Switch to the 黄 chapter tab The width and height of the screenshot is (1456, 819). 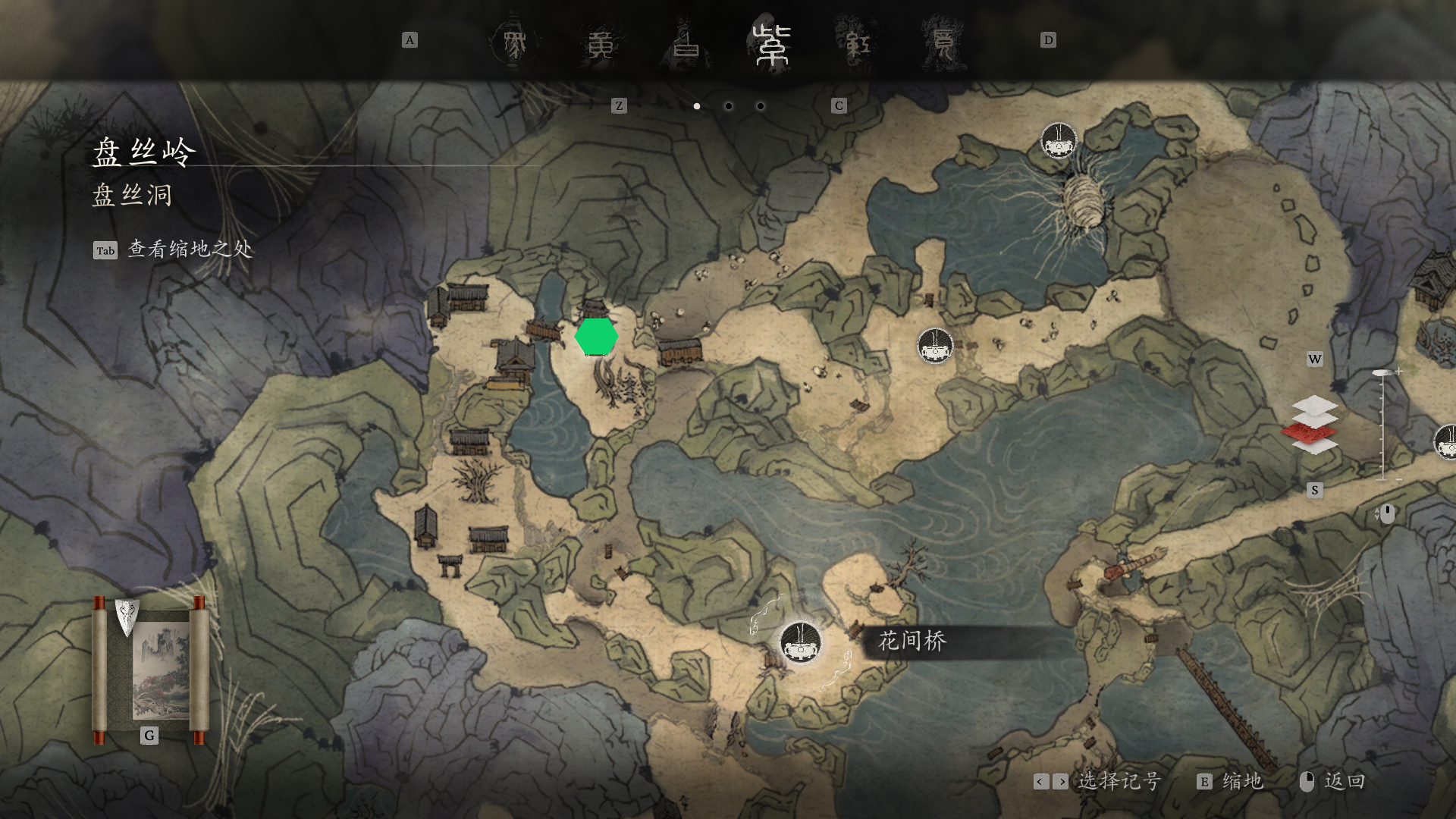[x=601, y=44]
